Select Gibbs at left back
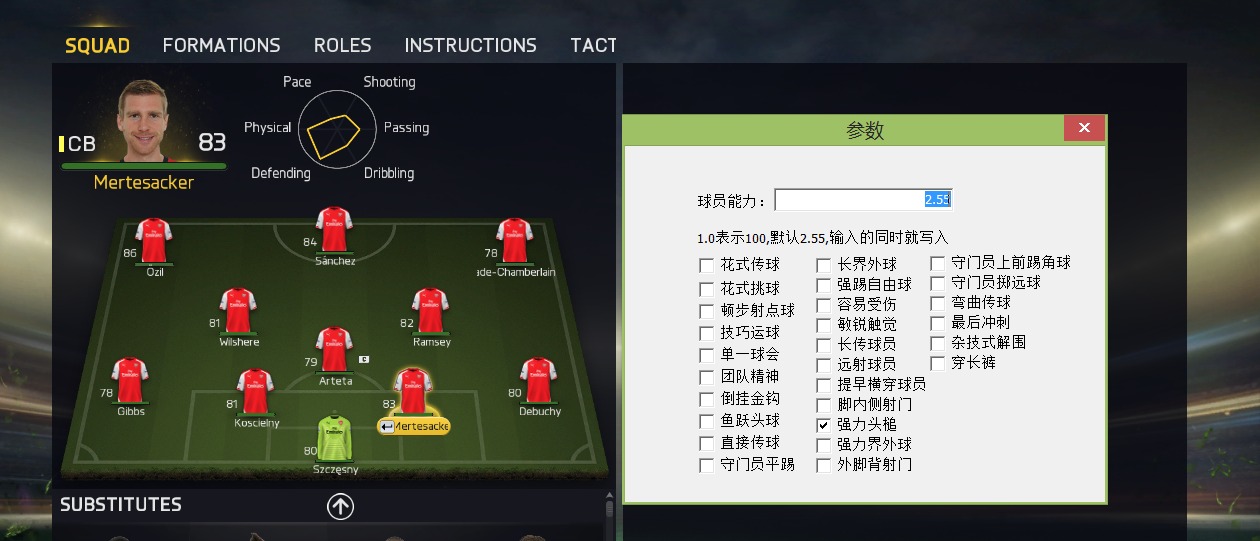This screenshot has width=1260, height=541. coord(130,380)
